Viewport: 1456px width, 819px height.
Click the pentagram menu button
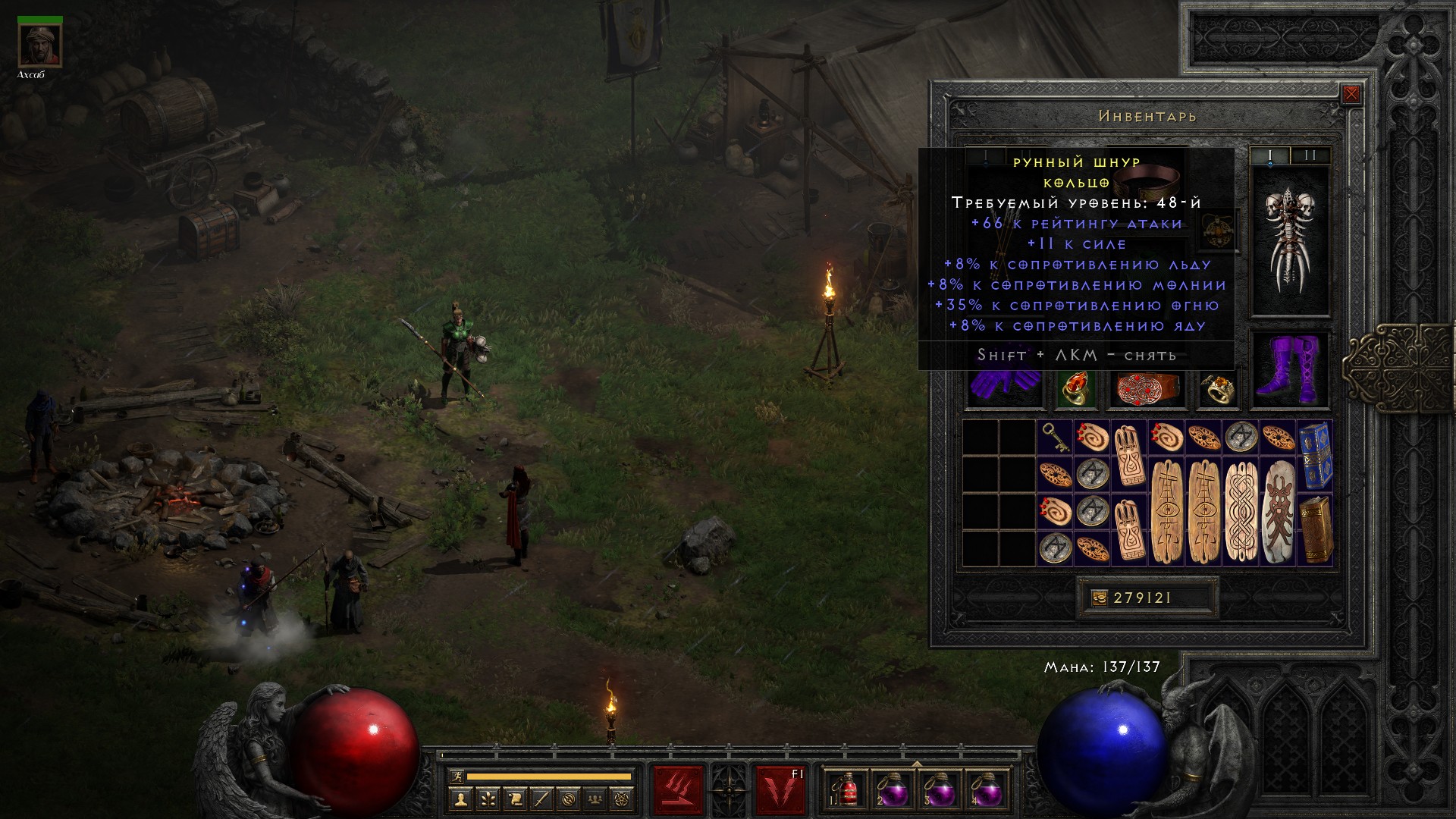[x=623, y=799]
